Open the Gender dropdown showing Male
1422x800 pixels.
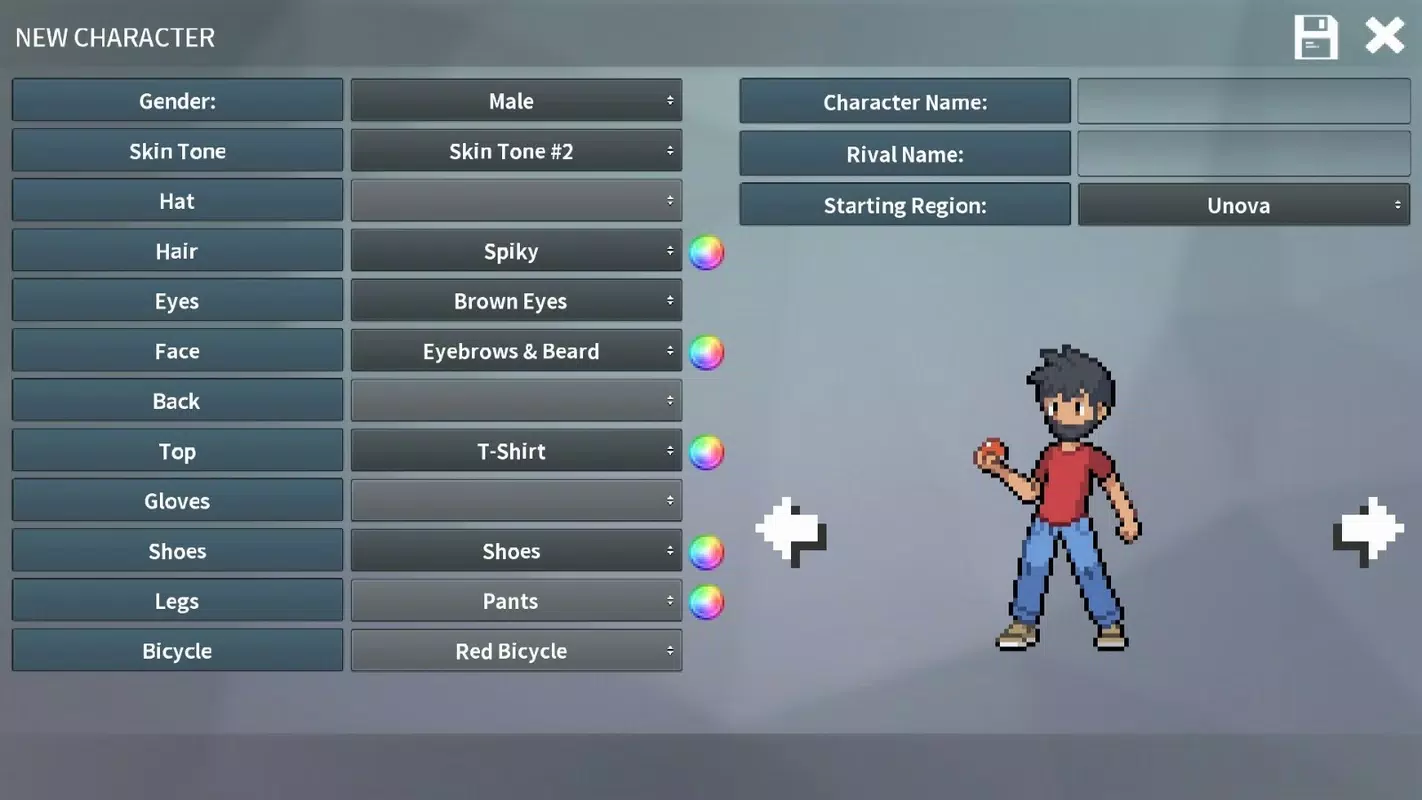point(515,100)
